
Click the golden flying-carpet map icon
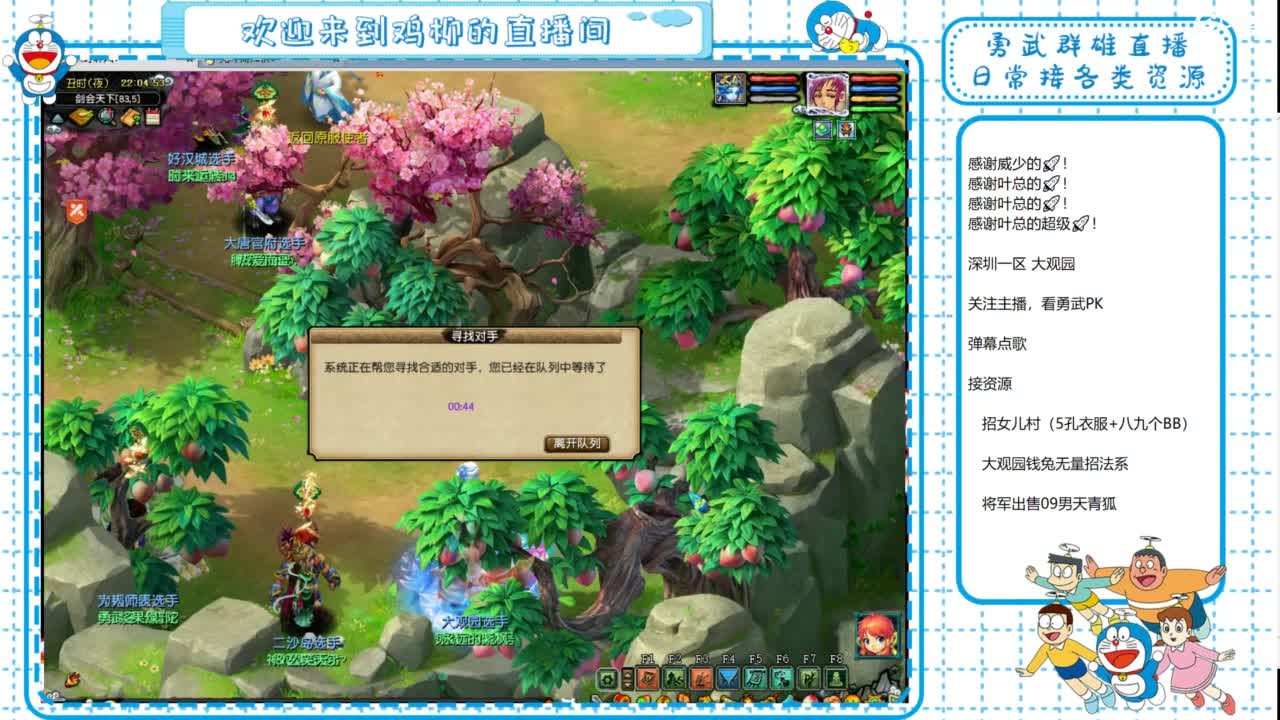pyautogui.click(x=79, y=116)
